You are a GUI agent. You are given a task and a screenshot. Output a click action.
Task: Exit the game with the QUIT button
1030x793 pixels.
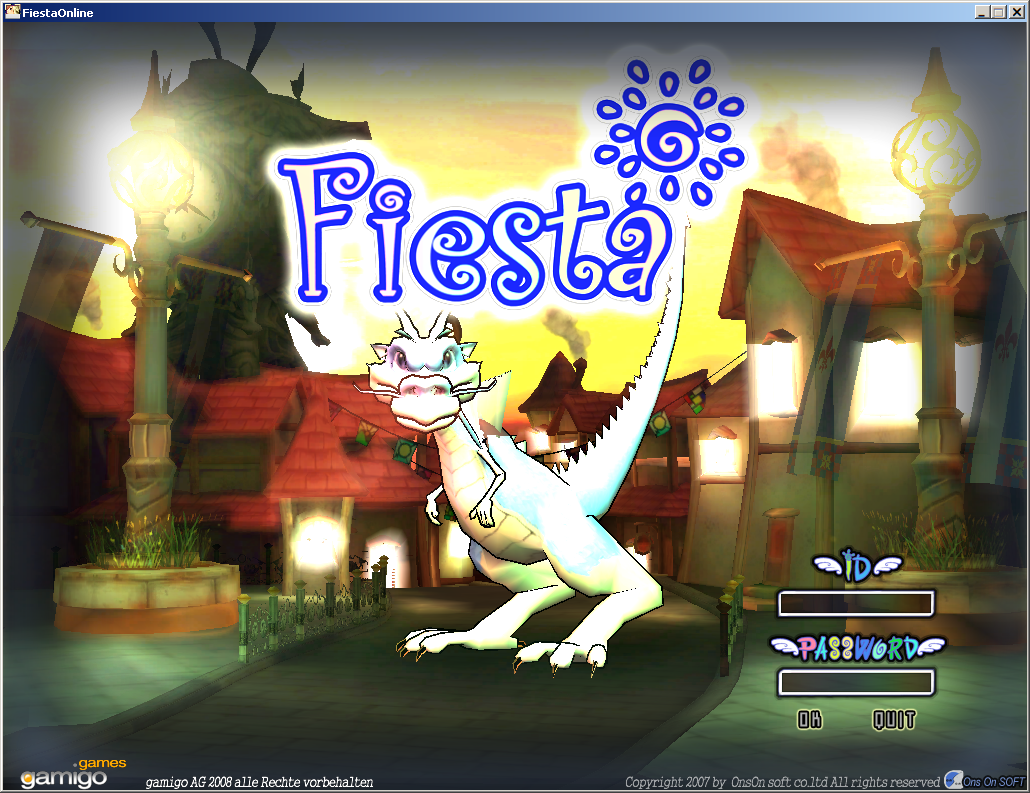[893, 719]
